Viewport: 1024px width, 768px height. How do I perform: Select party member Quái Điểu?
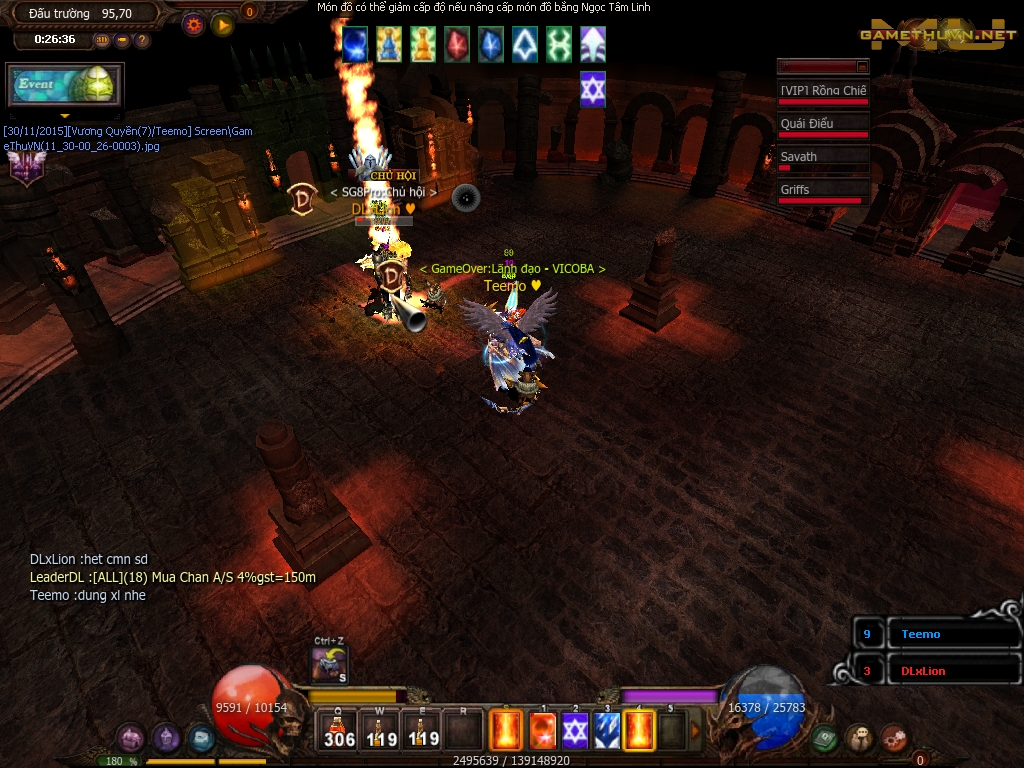[x=822, y=125]
